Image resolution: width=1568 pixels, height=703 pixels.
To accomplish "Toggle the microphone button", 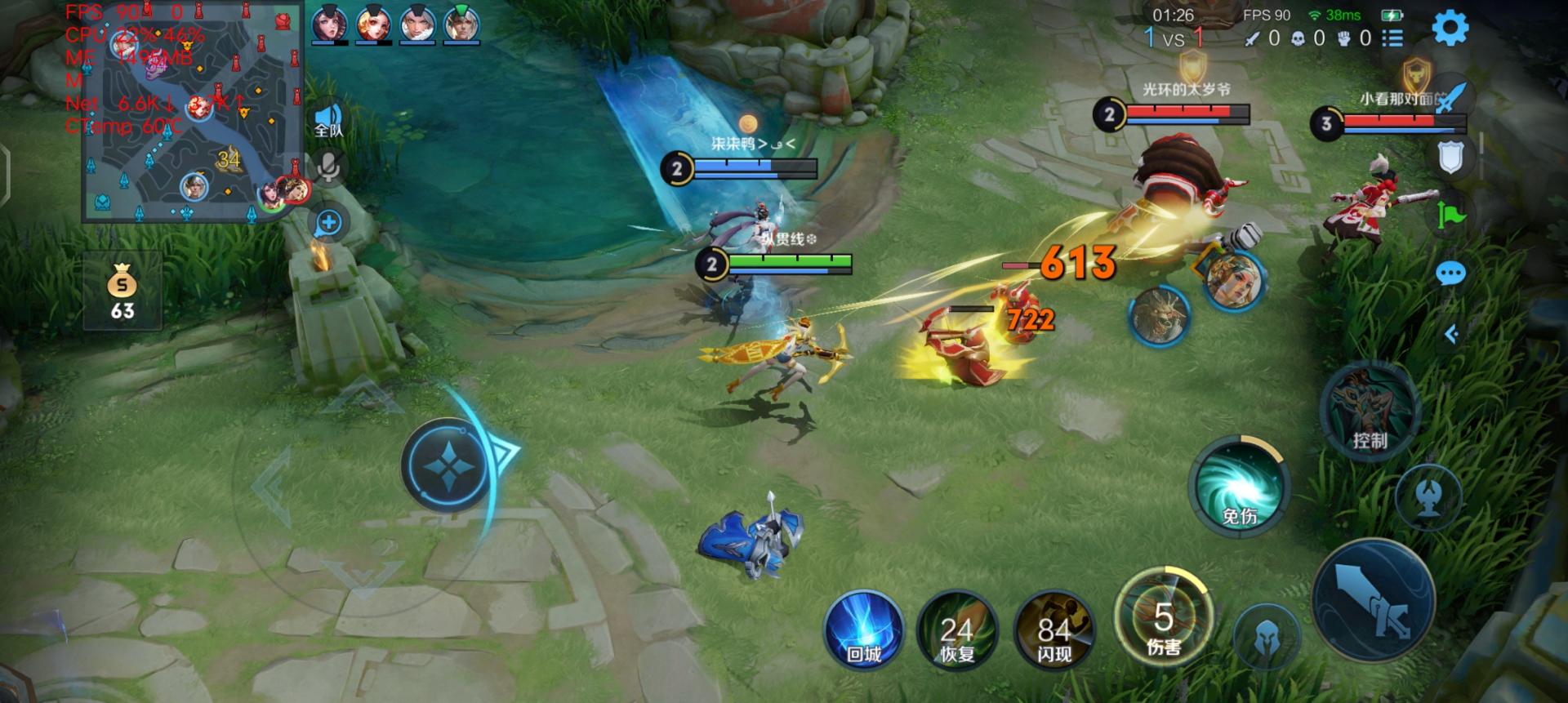I will (x=328, y=167).
